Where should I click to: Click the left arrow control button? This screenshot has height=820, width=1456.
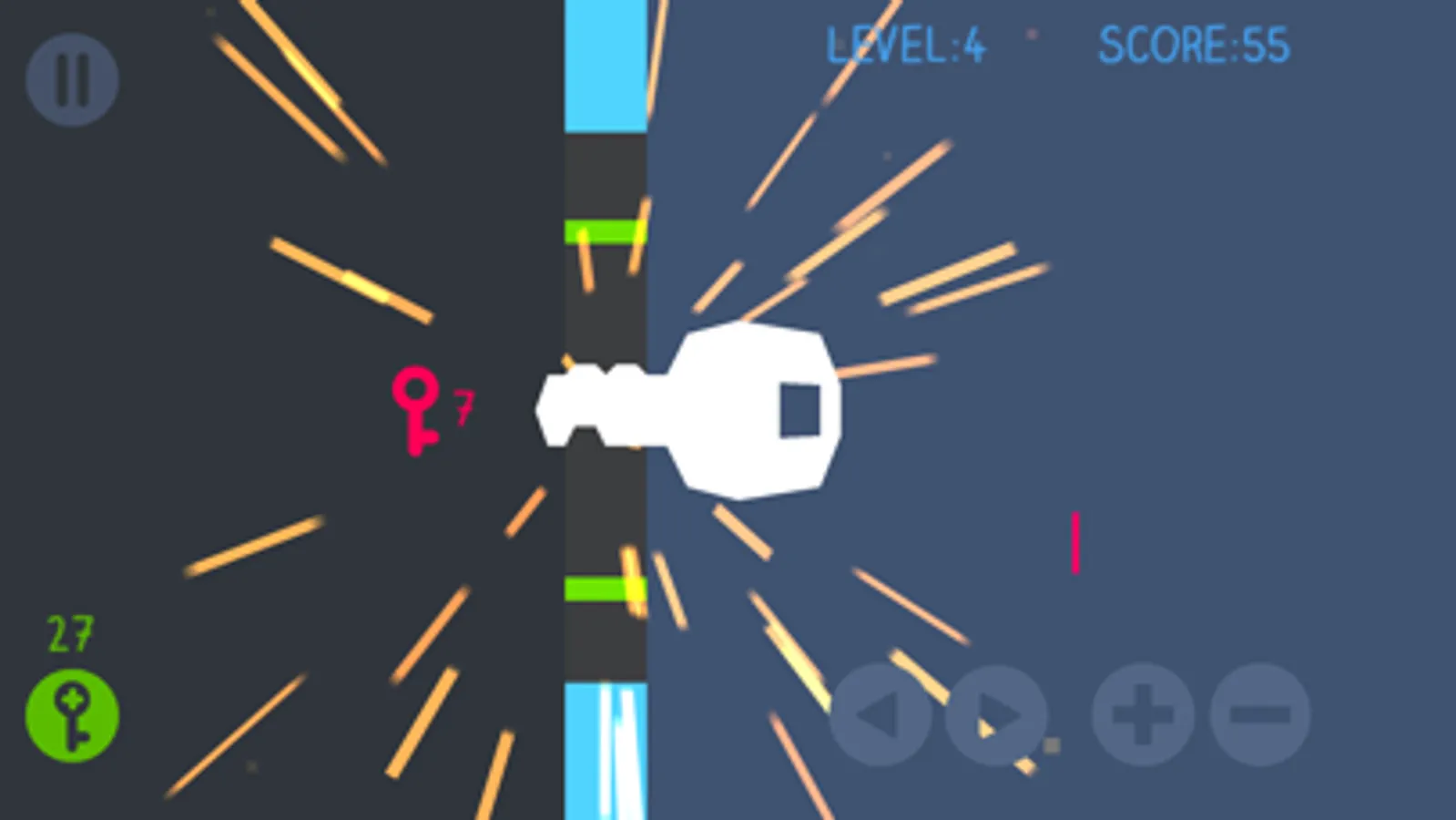881,717
